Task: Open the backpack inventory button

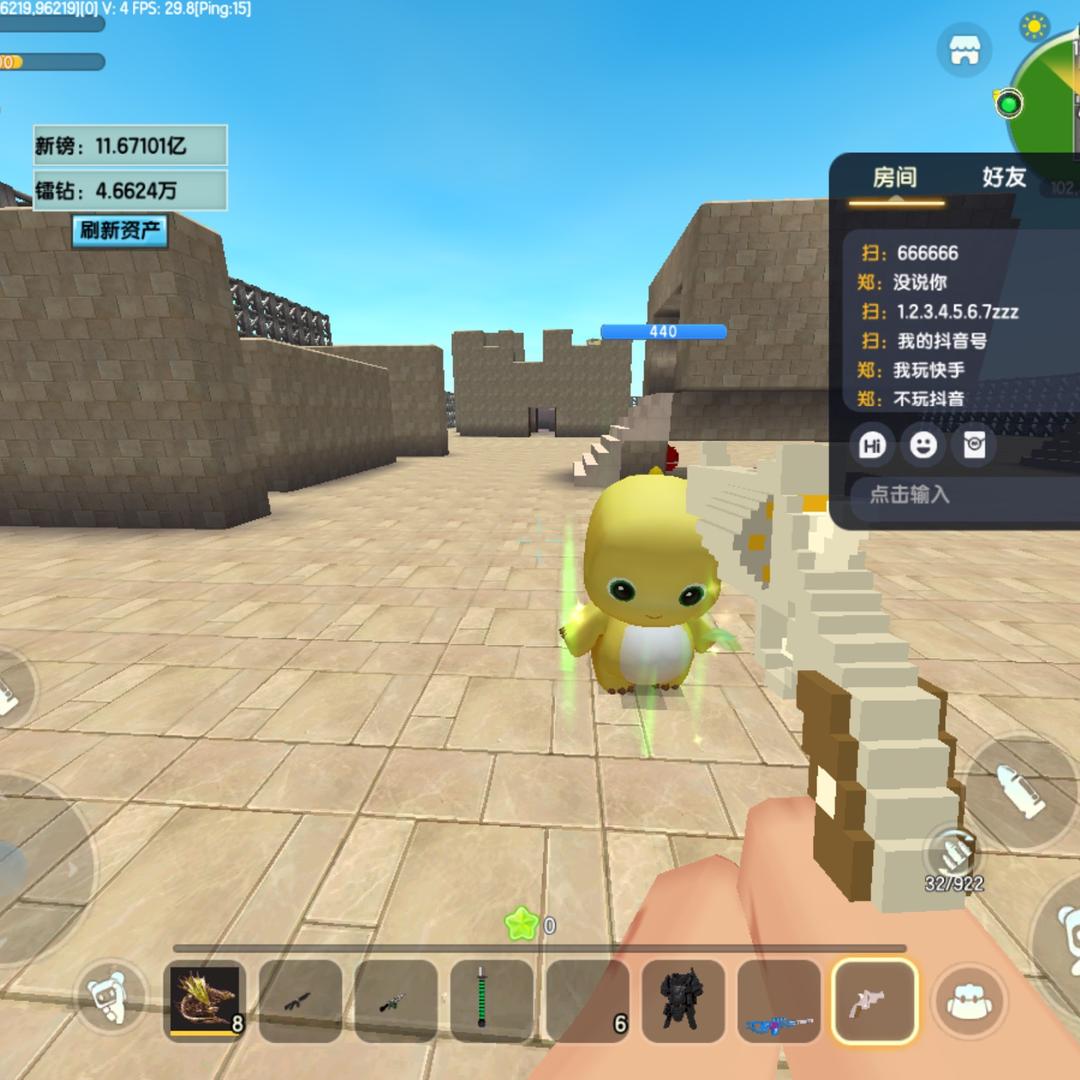Action: coord(964,1001)
